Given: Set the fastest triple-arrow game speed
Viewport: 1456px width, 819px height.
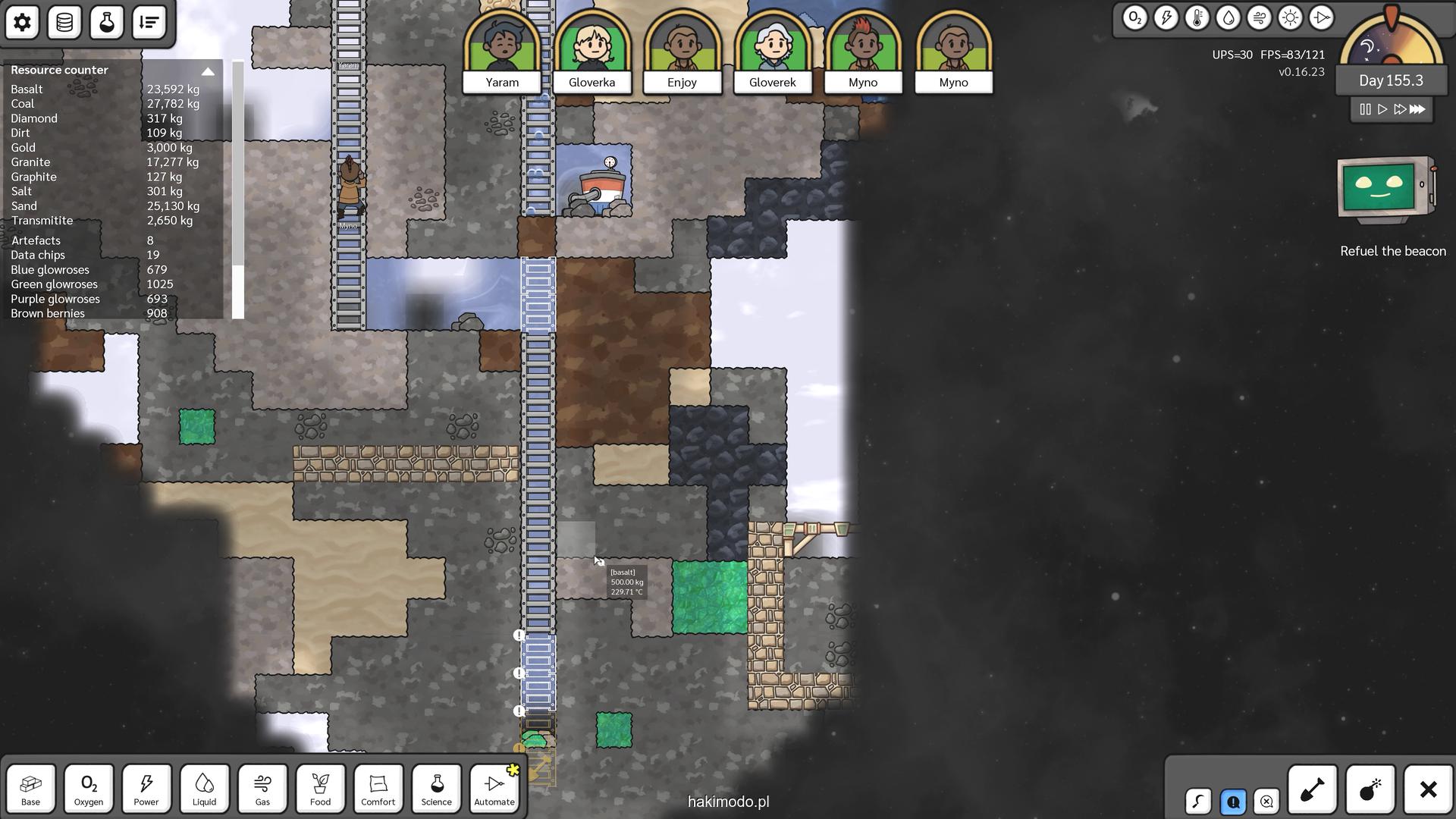Looking at the screenshot, I should [1417, 109].
